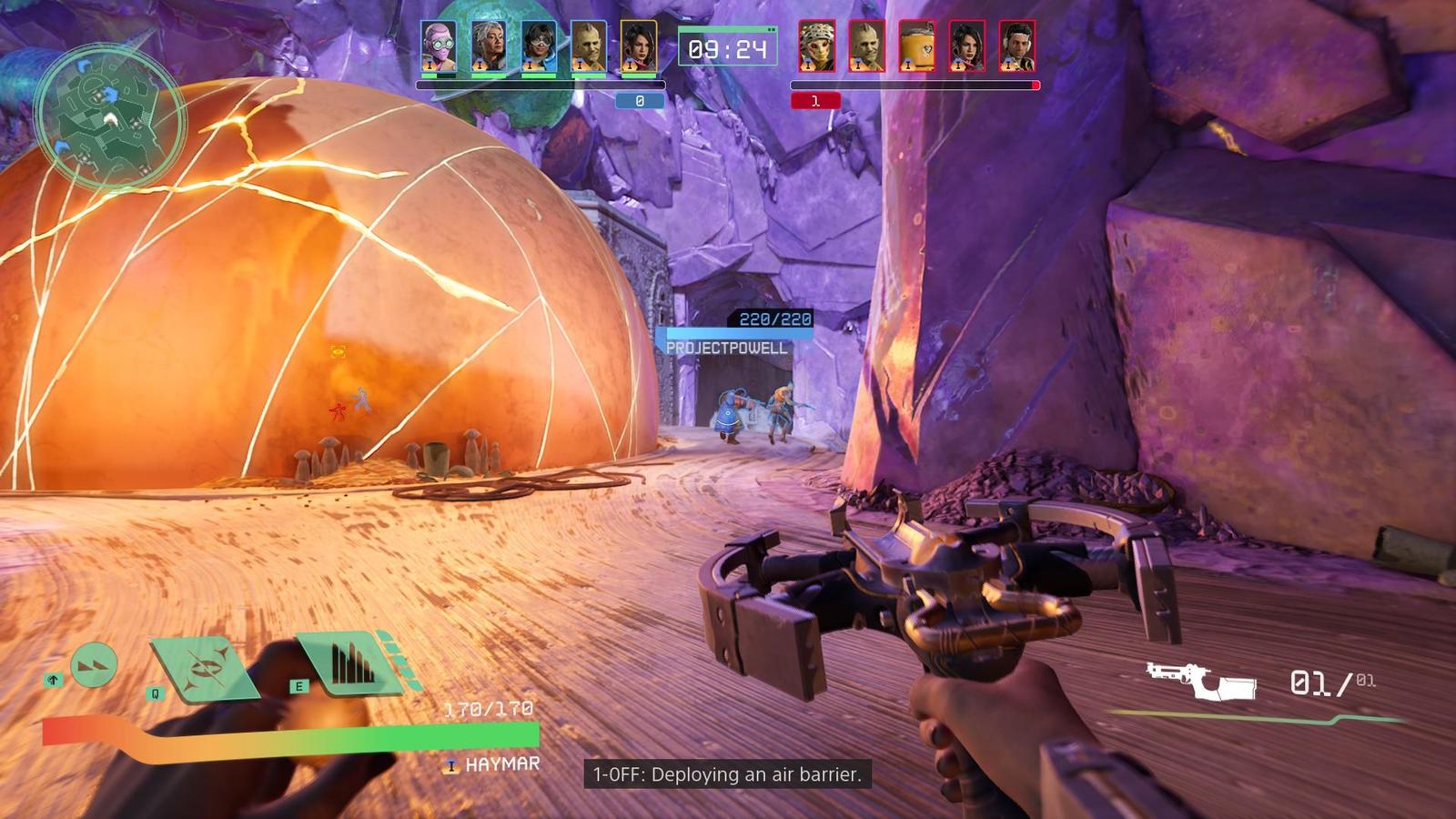This screenshot has height=819, width=1456.
Task: Select the red-bordered green alien portrait
Action: (x=866, y=46)
